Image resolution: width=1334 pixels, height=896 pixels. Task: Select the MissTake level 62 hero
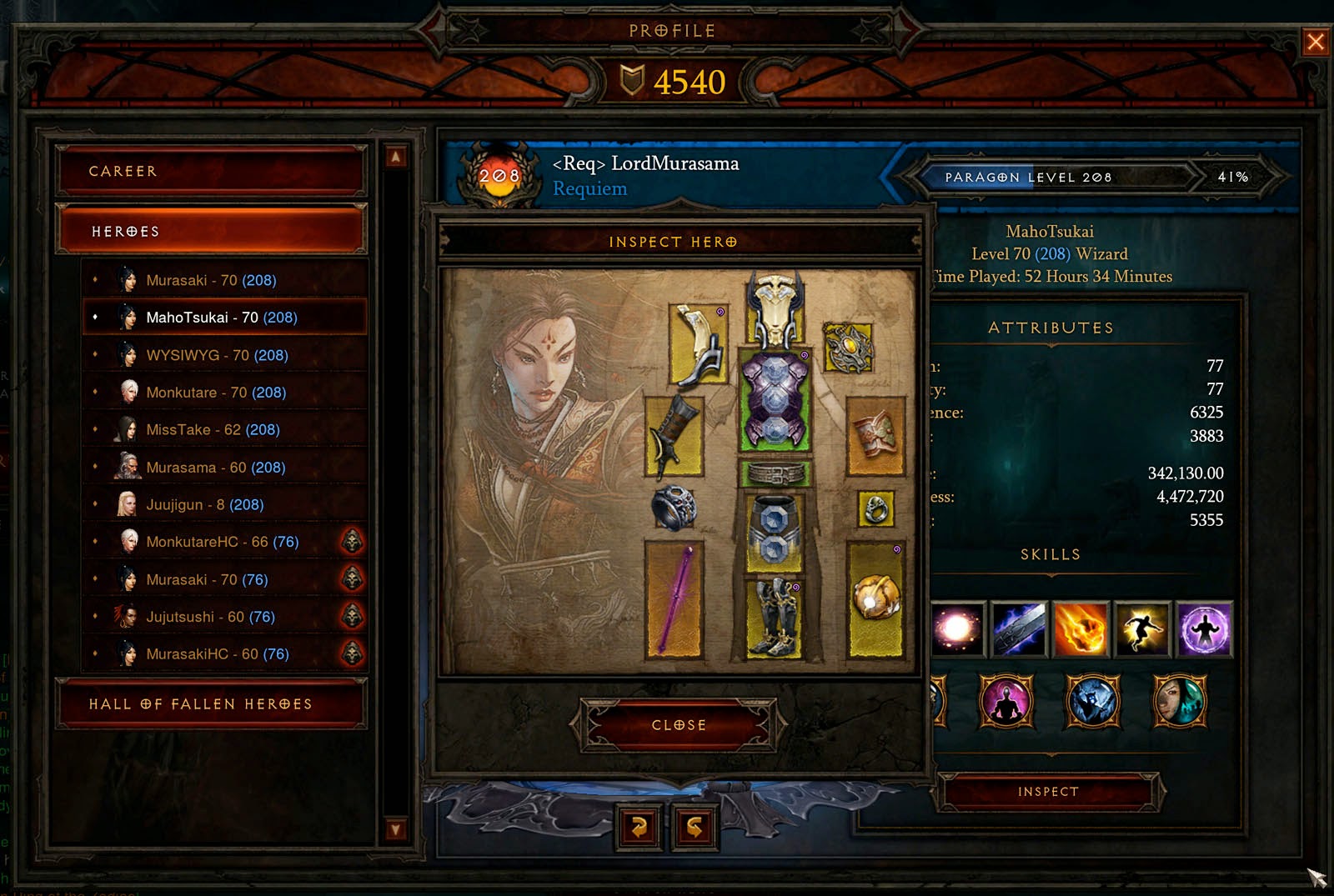coord(213,430)
